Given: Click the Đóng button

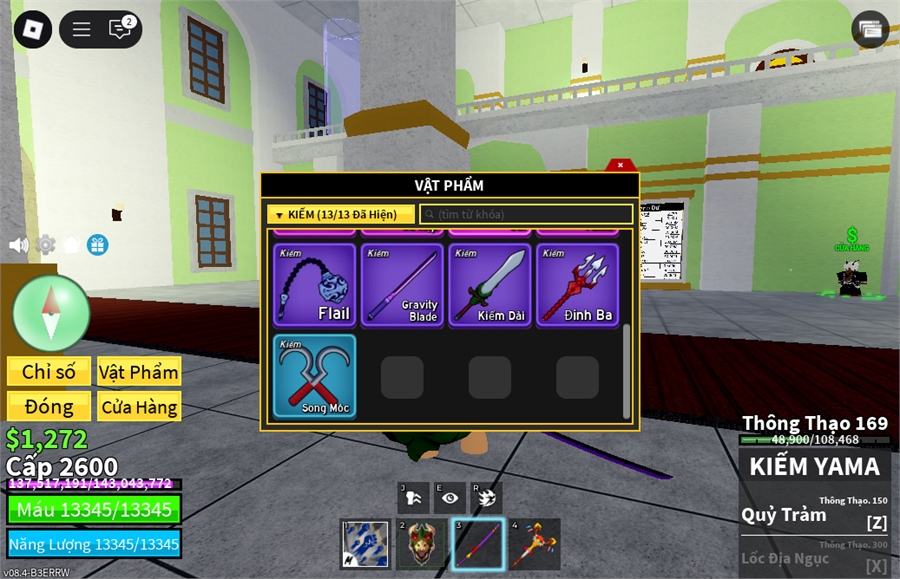Looking at the screenshot, I should tap(49, 407).
